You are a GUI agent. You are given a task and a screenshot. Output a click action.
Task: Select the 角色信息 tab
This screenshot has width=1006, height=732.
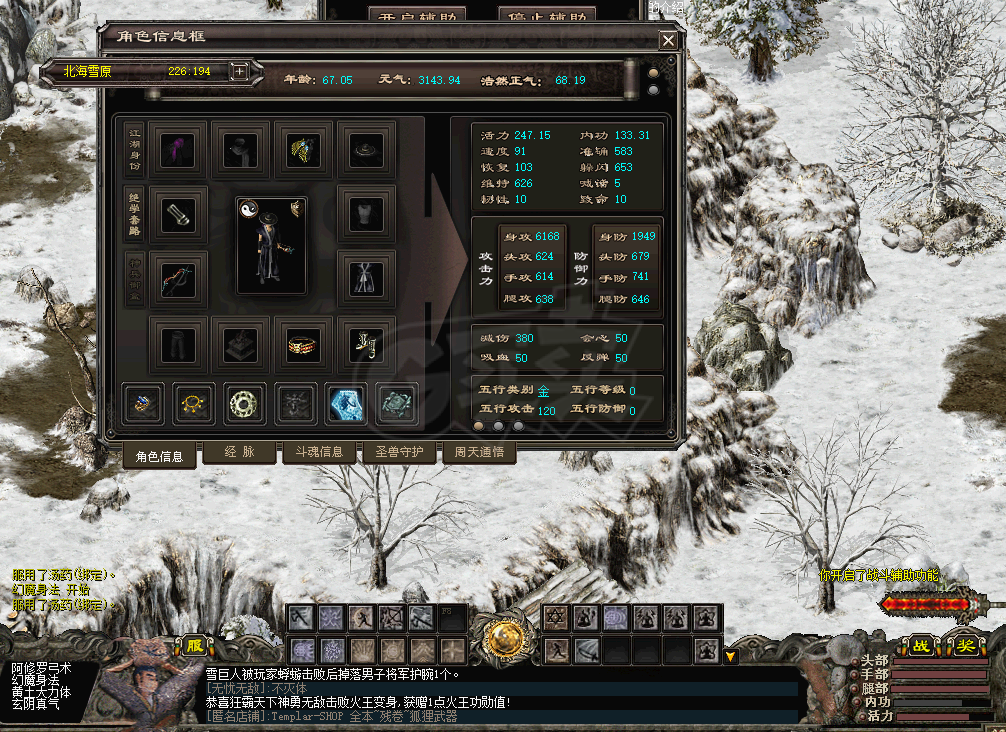click(x=159, y=456)
